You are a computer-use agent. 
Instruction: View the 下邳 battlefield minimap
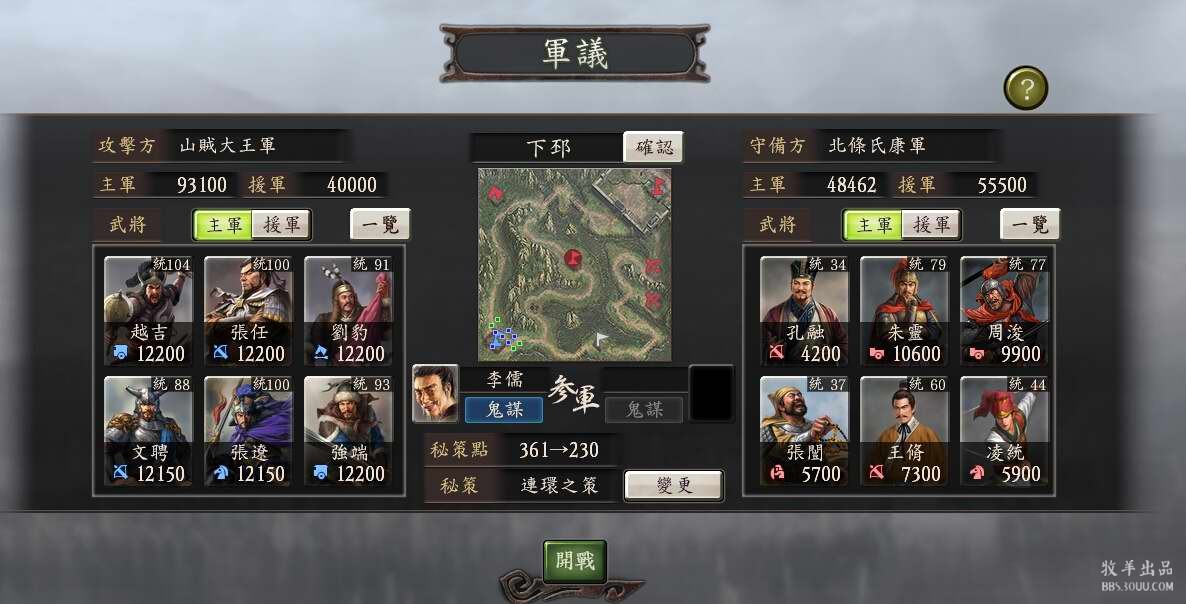tap(575, 264)
